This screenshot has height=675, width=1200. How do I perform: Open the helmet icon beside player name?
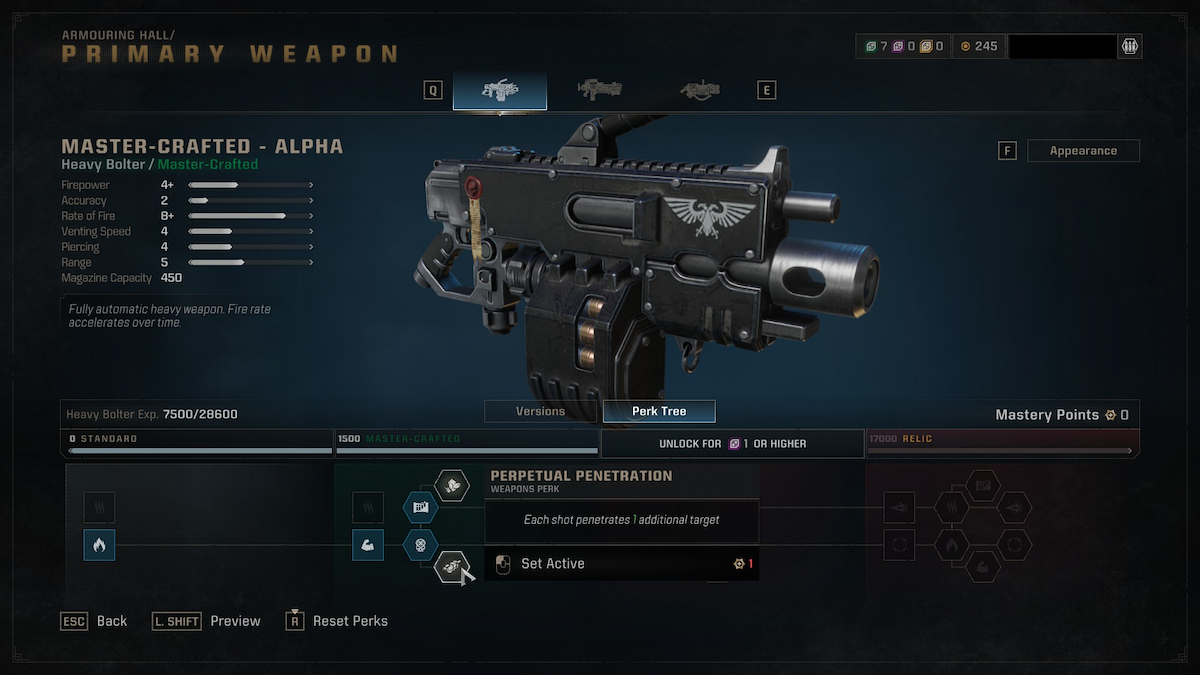click(x=1130, y=46)
